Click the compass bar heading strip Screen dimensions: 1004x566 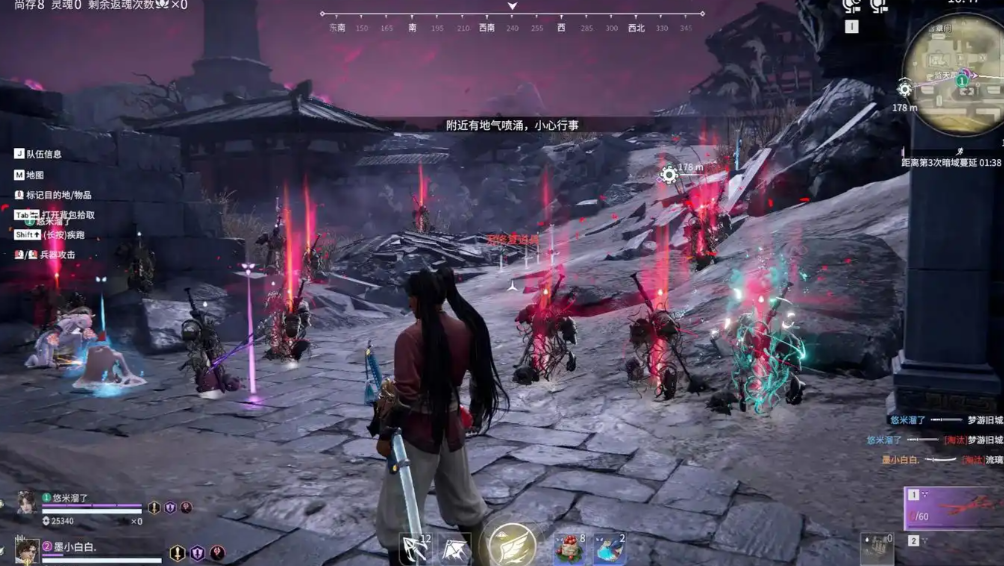(512, 16)
